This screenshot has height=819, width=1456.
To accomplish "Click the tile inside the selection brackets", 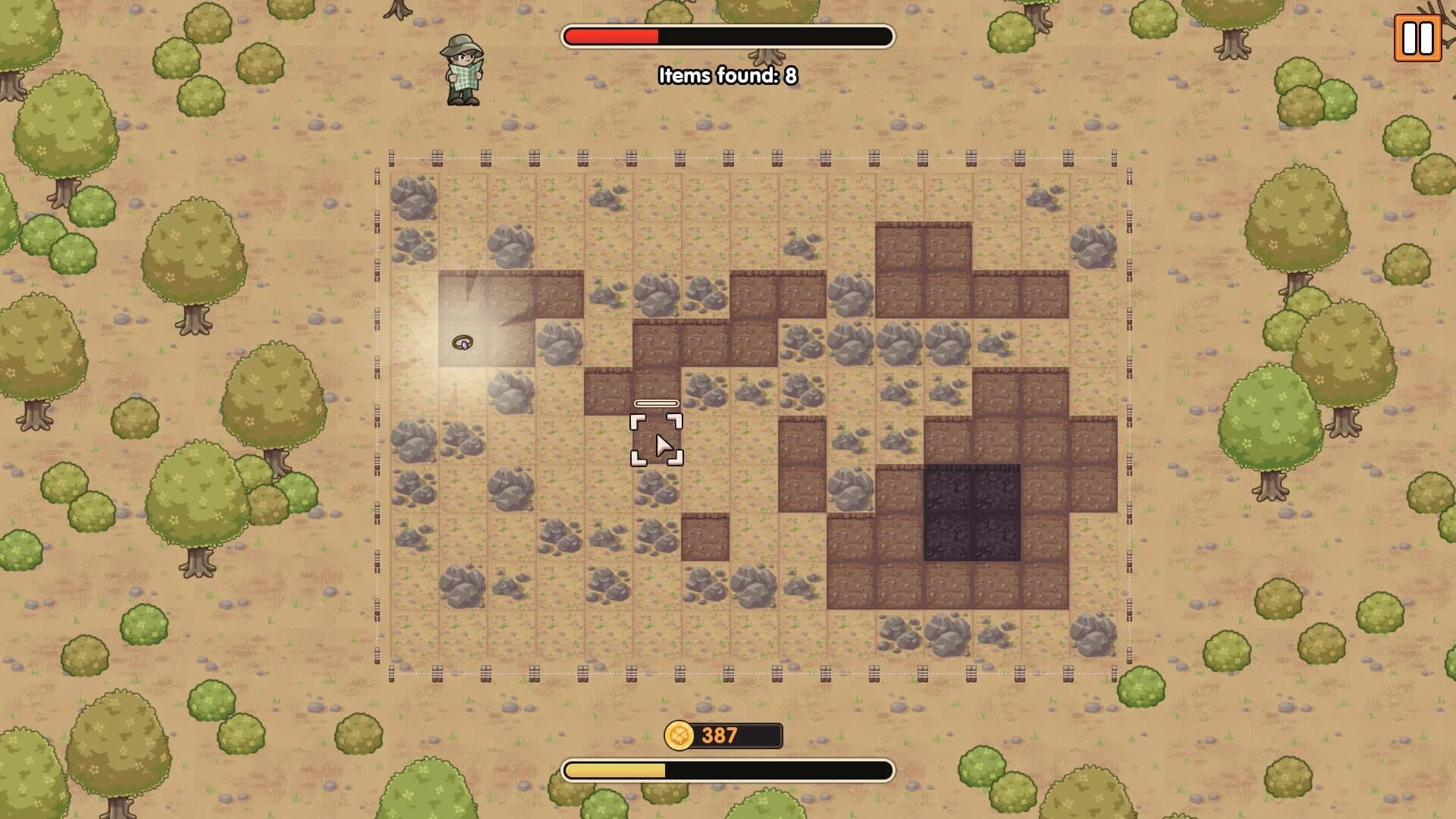I will pyautogui.click(x=657, y=440).
